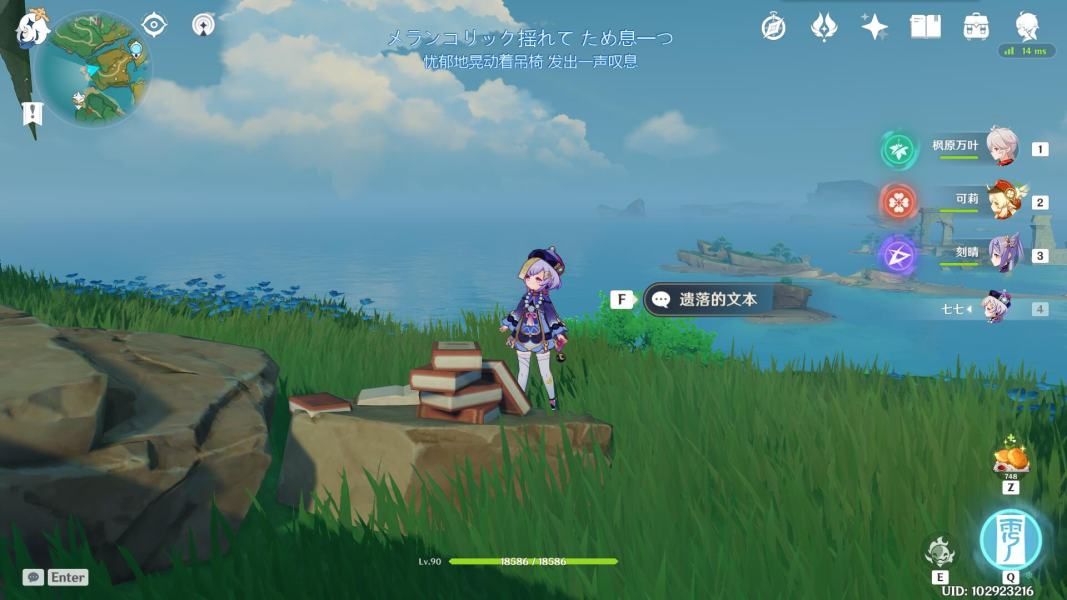The width and height of the screenshot is (1067, 600).
Task: Switch to party member 刻晴
Action: [1003, 253]
